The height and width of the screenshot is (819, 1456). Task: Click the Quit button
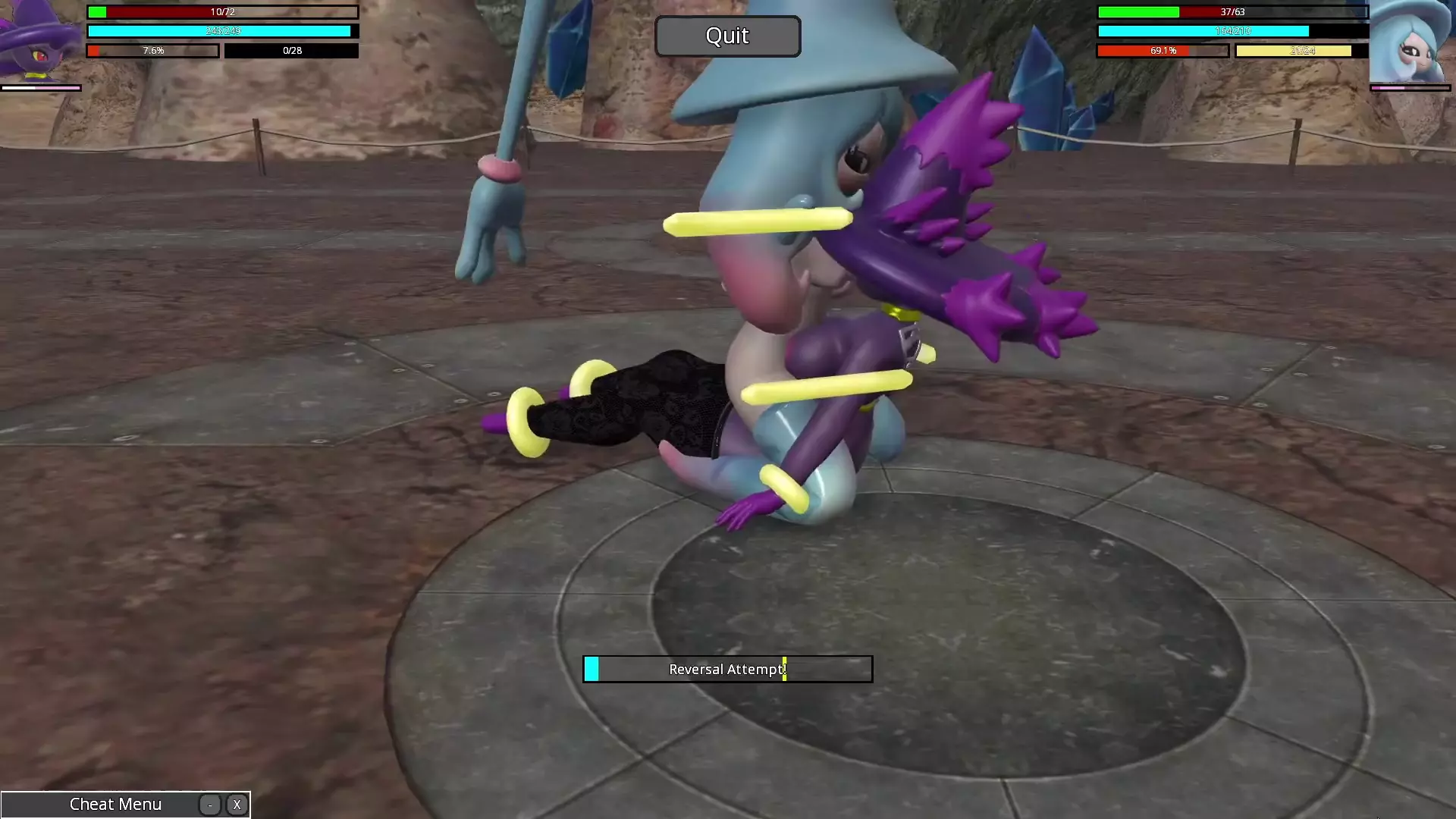click(727, 36)
